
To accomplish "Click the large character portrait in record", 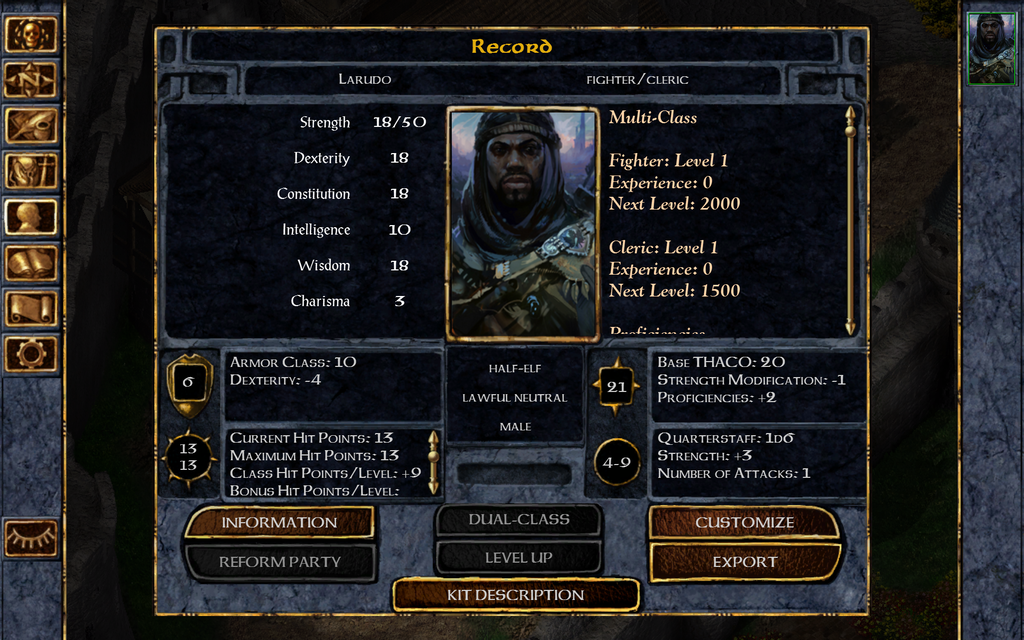I will (522, 223).
